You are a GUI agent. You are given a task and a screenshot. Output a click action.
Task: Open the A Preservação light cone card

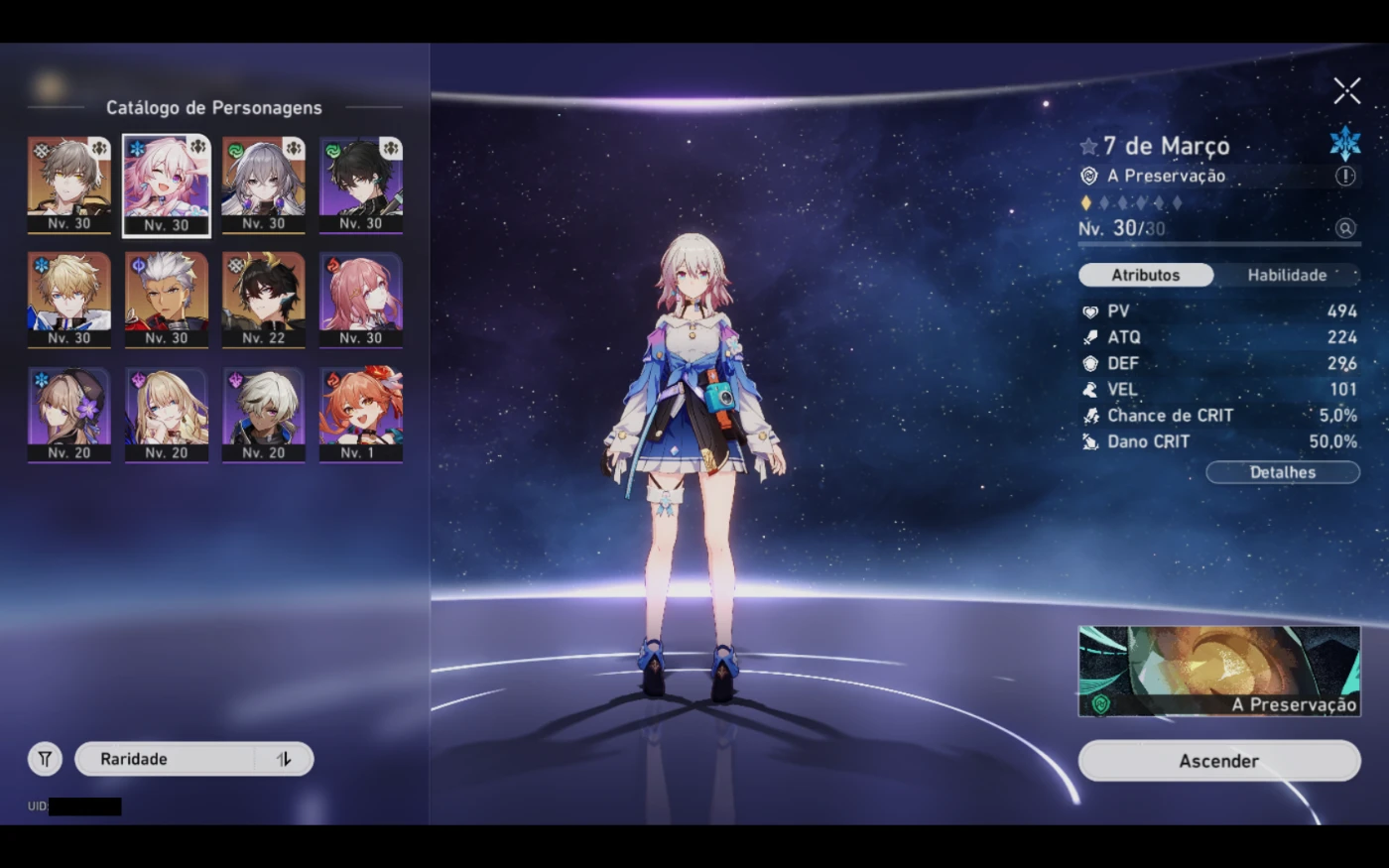(x=1218, y=671)
